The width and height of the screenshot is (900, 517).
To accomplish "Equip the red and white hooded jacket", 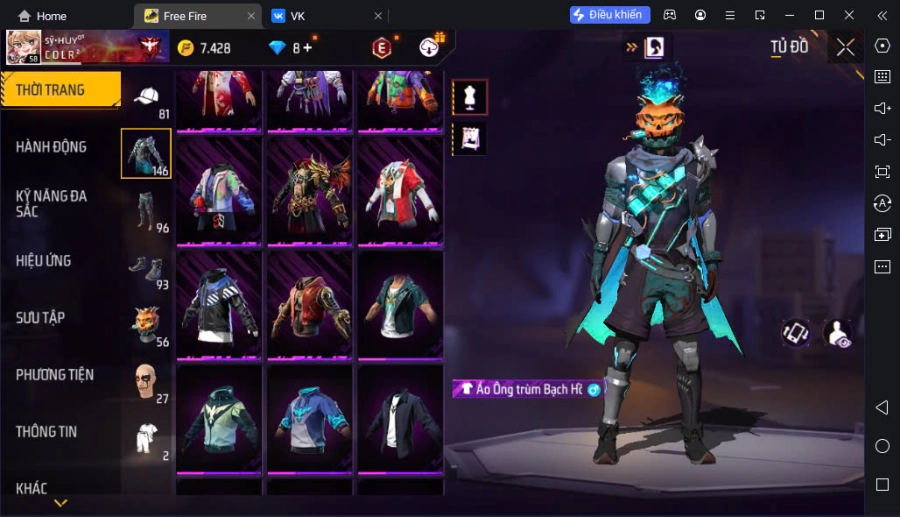I will pyautogui.click(x=400, y=191).
